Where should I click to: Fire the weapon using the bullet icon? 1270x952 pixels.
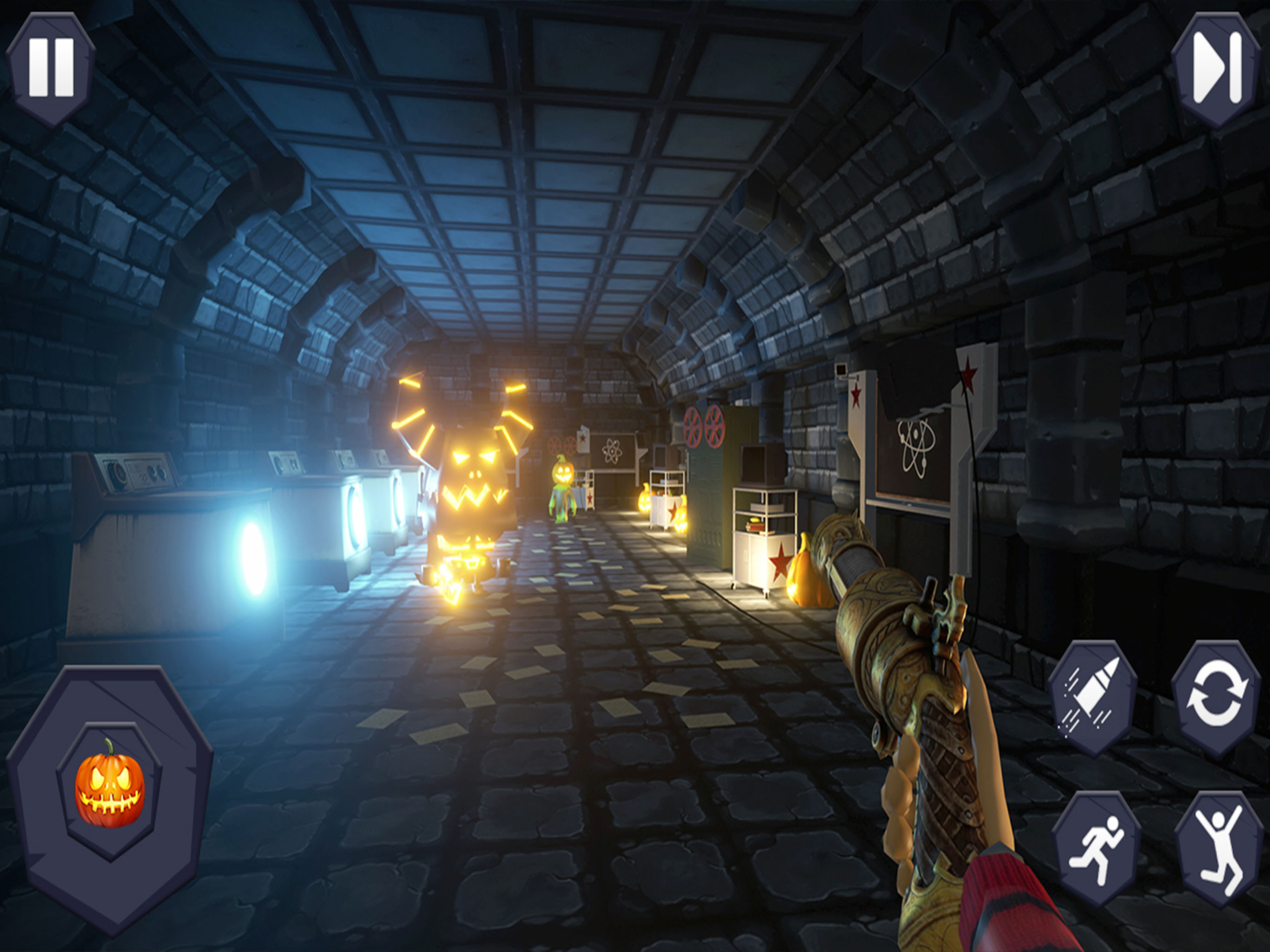point(1092,698)
